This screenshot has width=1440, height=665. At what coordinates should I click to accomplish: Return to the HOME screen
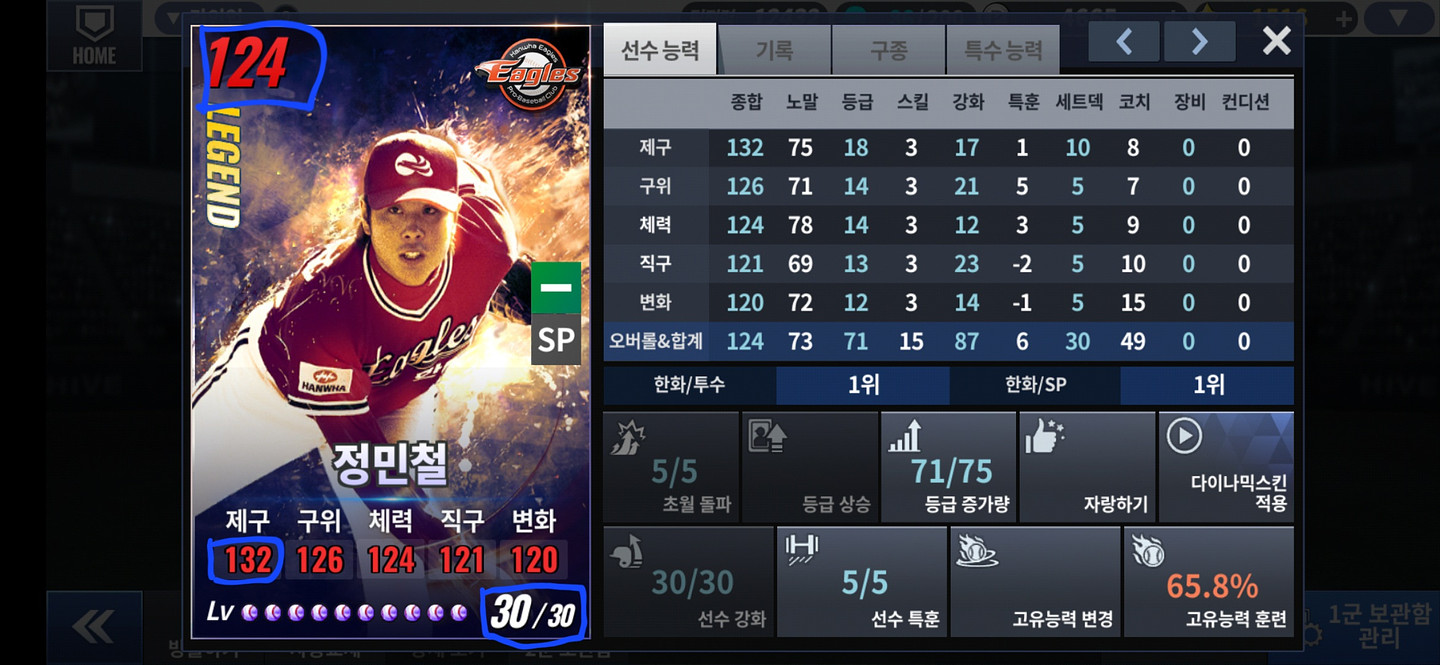93,36
